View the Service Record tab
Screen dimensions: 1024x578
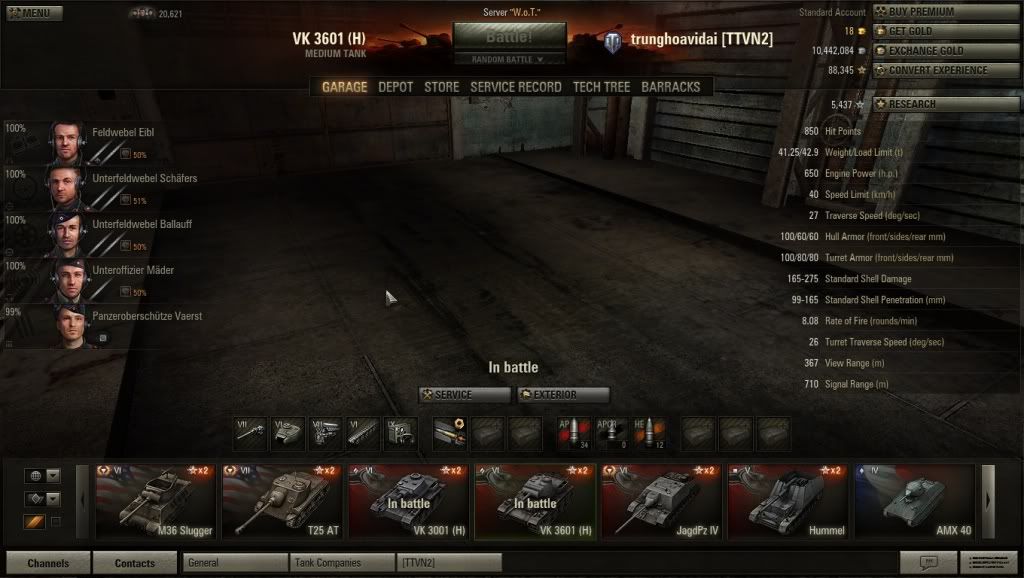515,87
